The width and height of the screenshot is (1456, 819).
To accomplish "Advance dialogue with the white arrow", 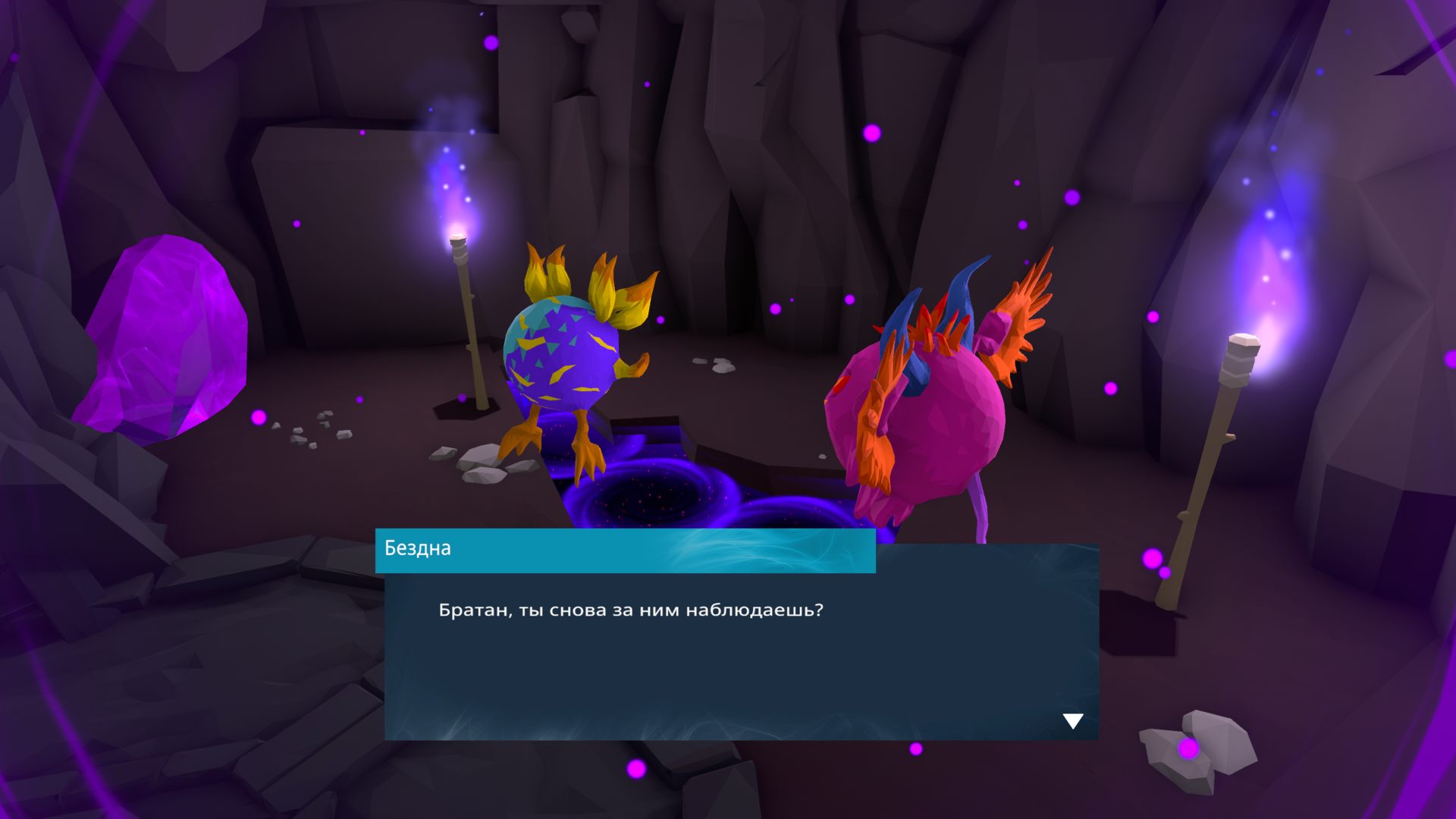I will coord(1072,720).
